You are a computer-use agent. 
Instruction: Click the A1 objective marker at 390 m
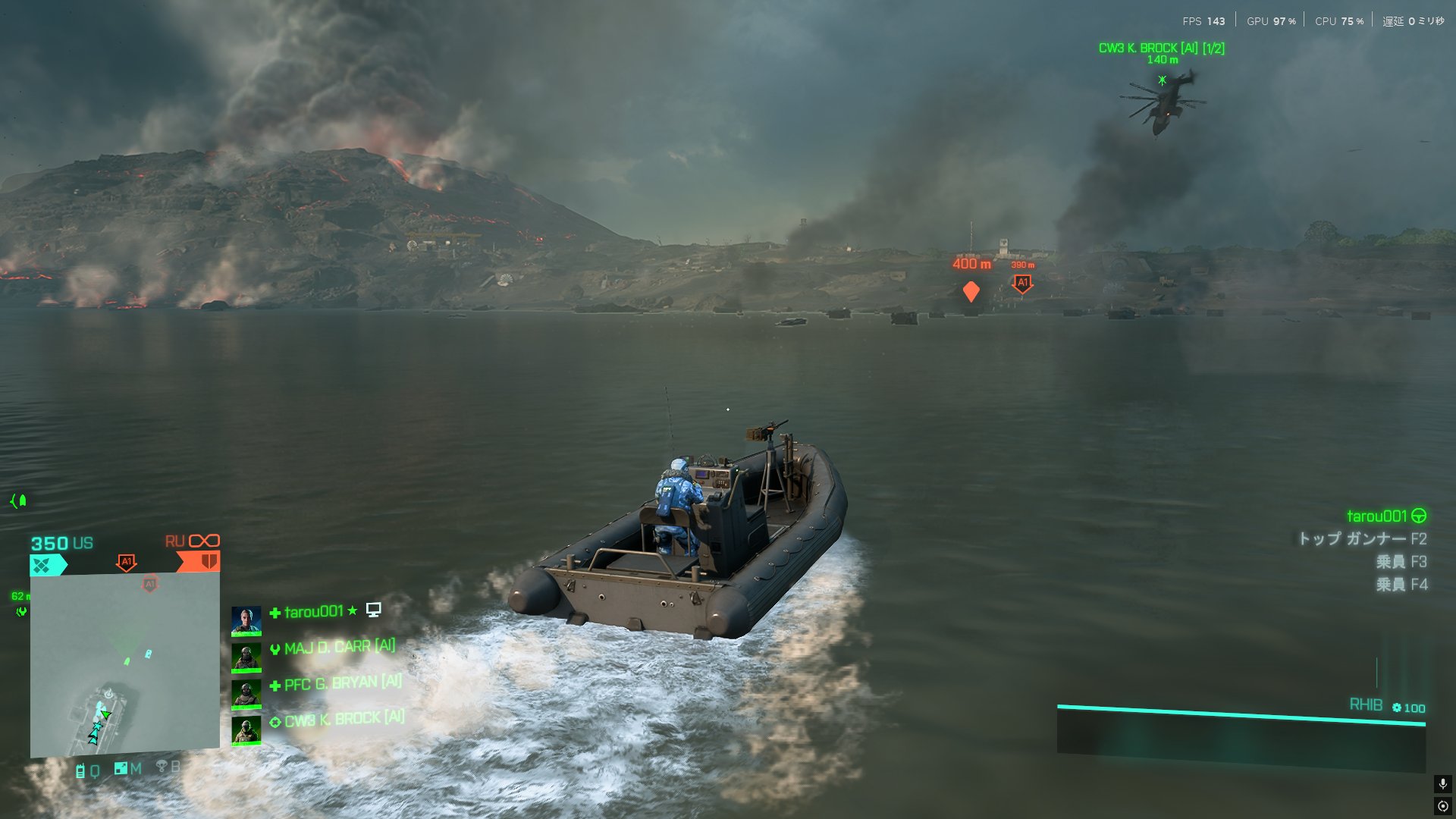(x=1022, y=284)
